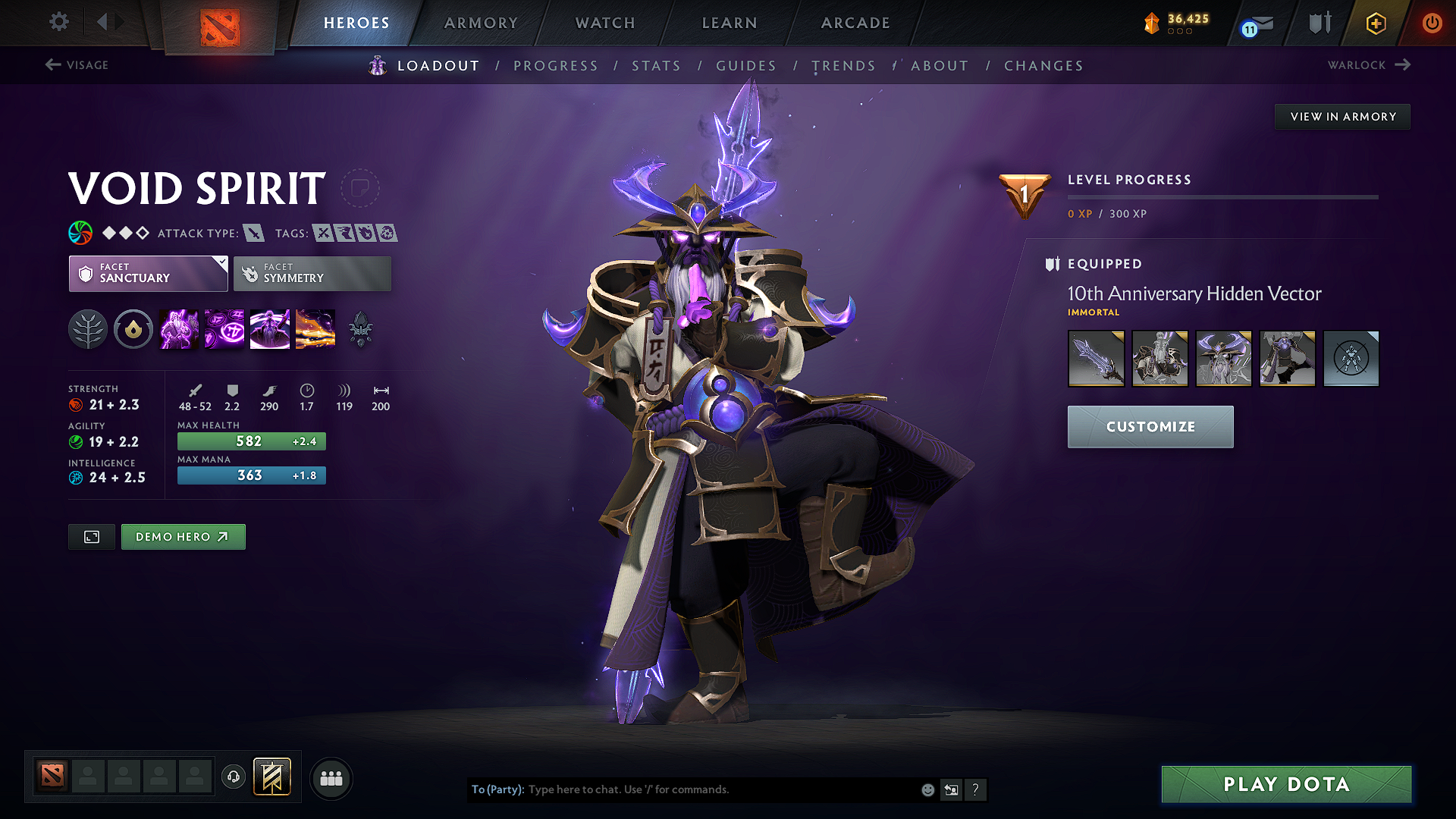Screen dimensions: 1456x819
Task: Switch to the ARMORY tab
Action: 481,23
